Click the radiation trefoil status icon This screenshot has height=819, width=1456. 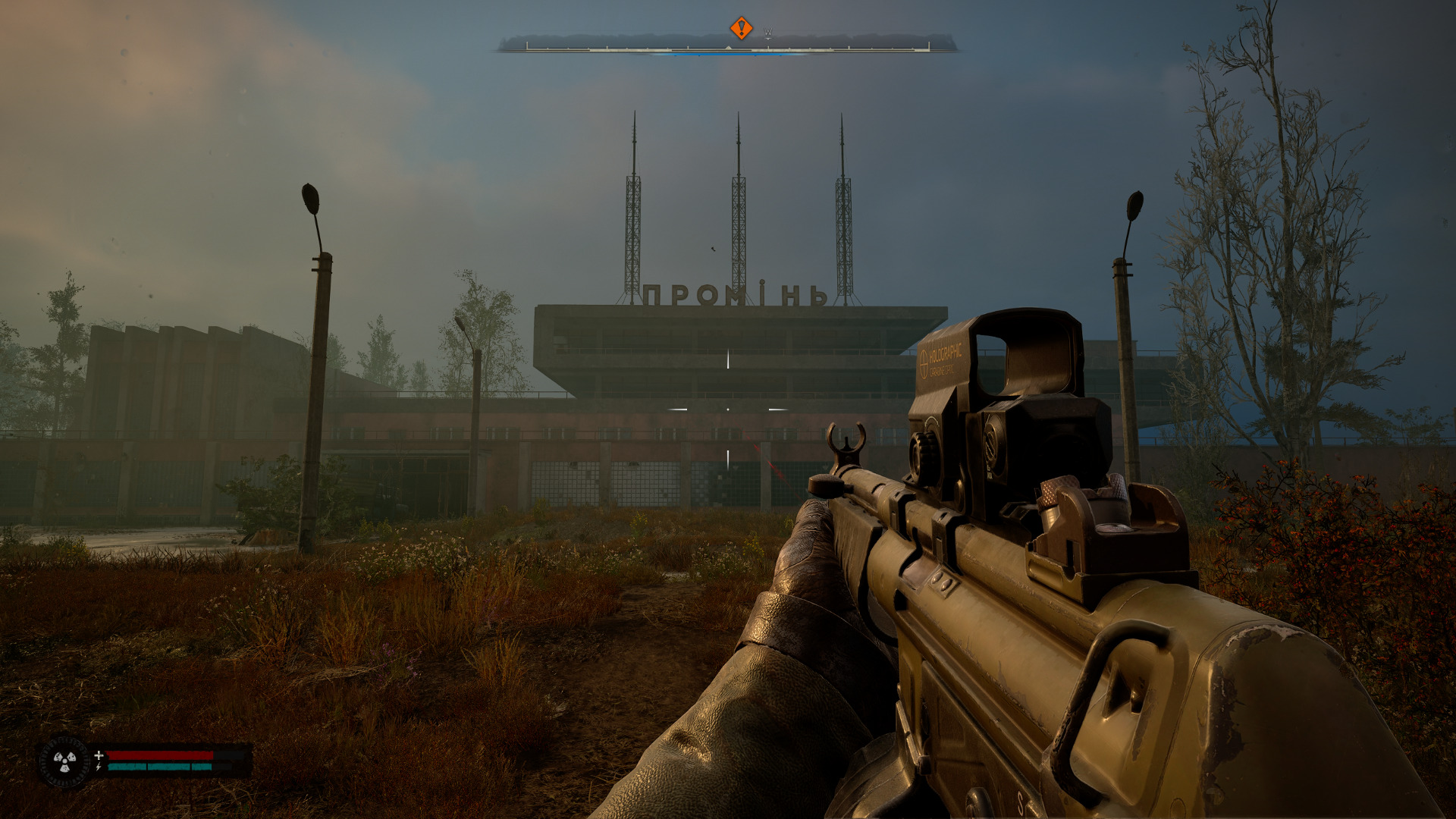coord(64,761)
